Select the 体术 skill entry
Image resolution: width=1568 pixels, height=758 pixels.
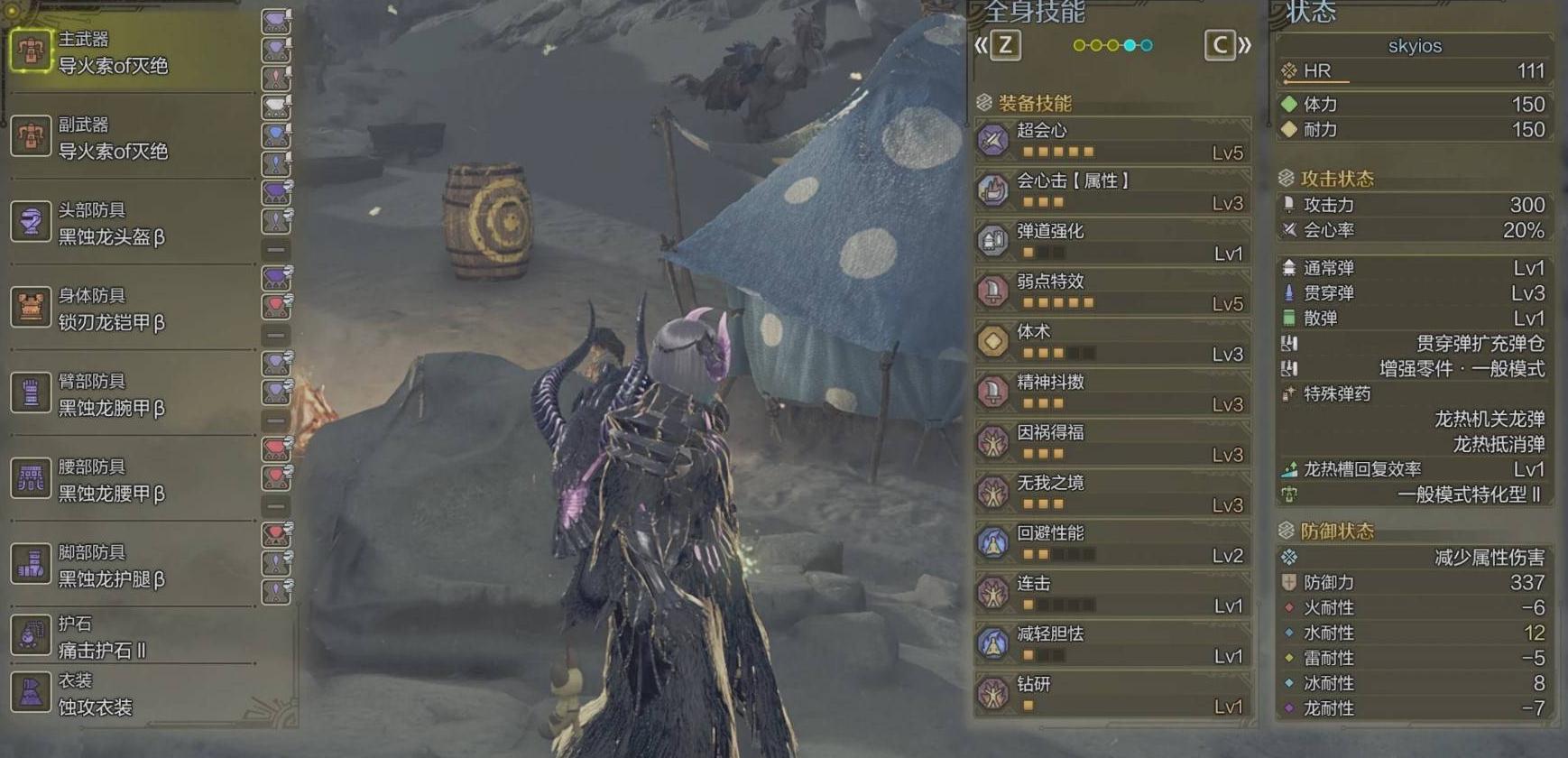click(x=1112, y=343)
